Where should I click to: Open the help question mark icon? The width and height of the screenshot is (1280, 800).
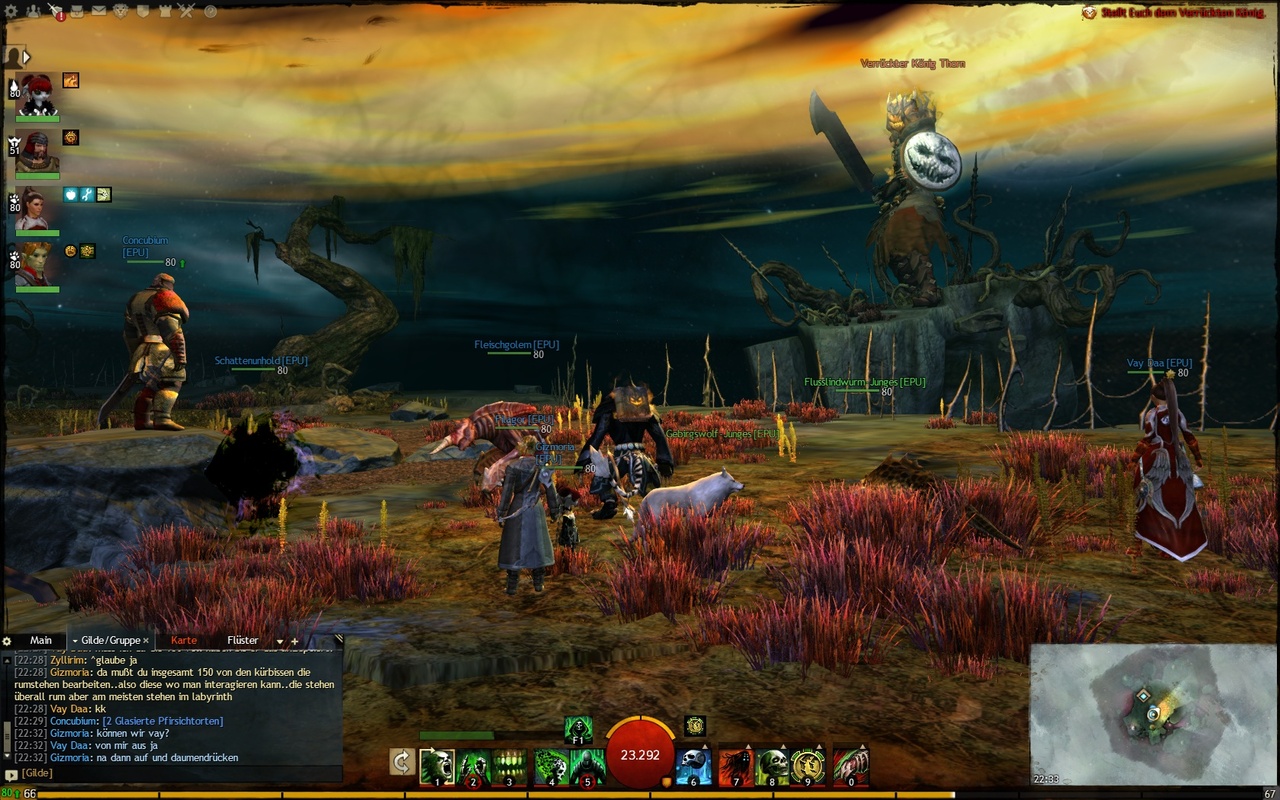[x=210, y=11]
